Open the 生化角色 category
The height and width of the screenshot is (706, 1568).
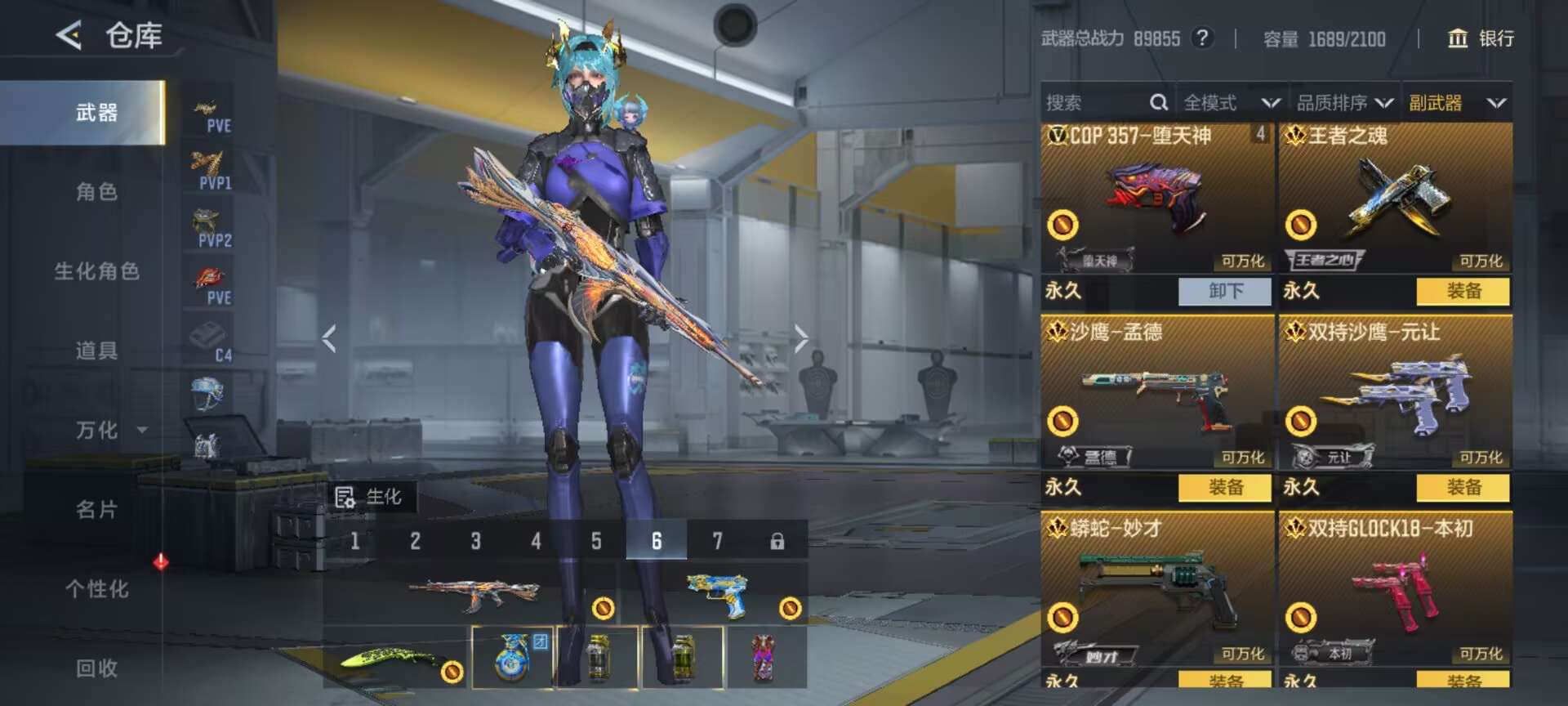pos(96,271)
